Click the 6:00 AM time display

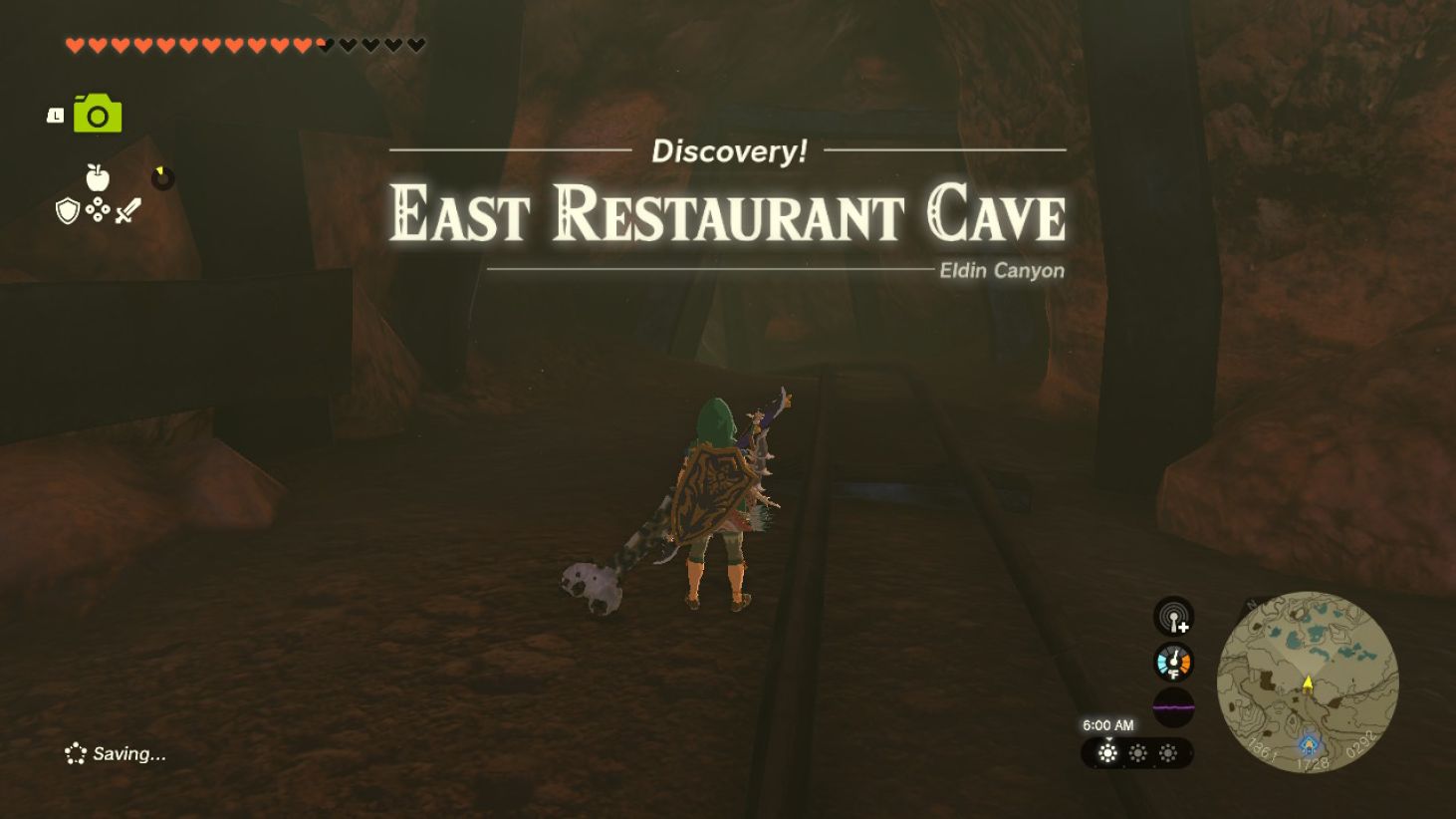1108,724
